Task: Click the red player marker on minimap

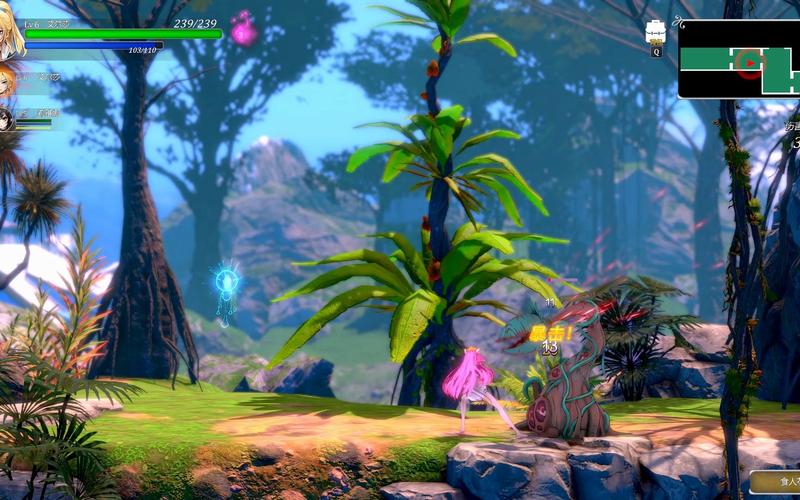Action: coord(750,63)
